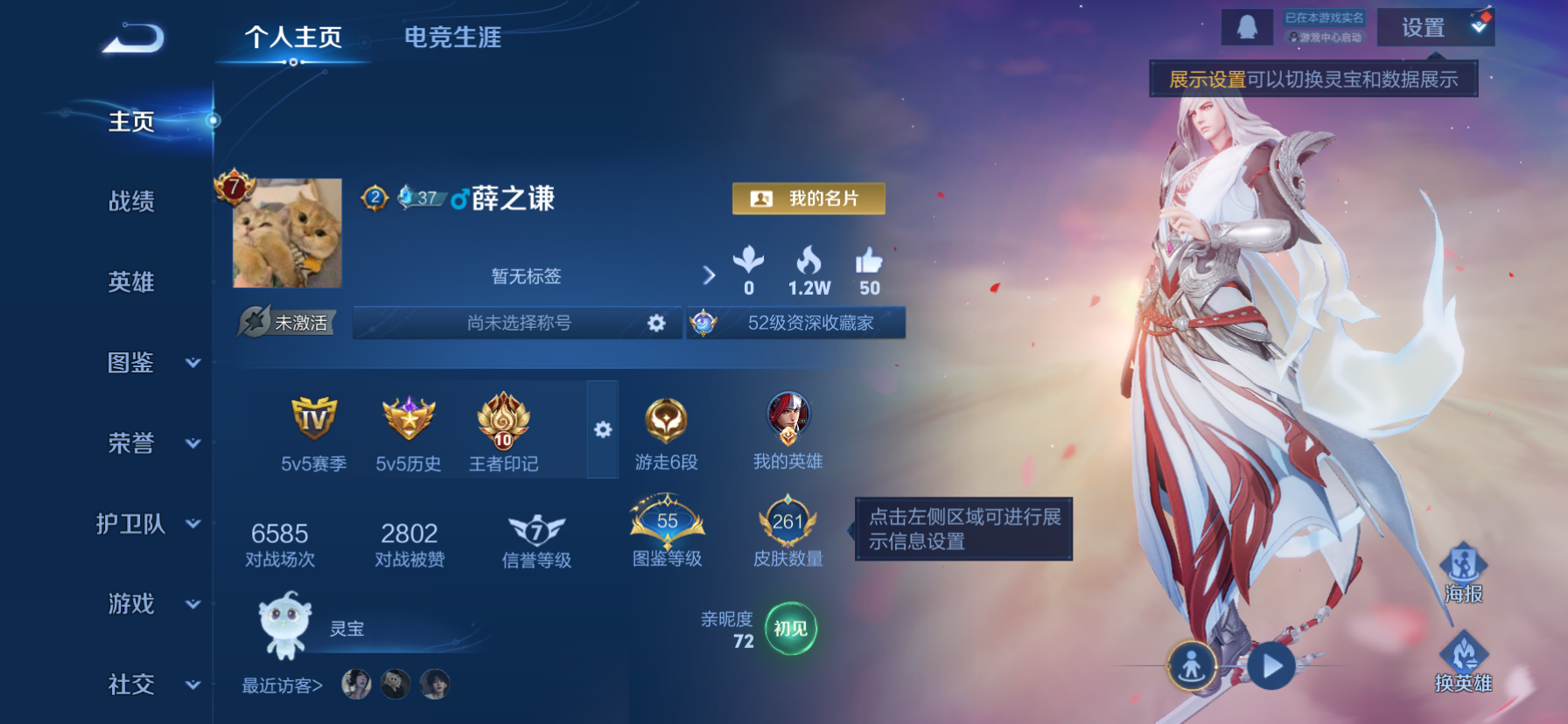Open the 5v5赛季 rank badge
Viewport: 1568px width, 724px height.
312,428
